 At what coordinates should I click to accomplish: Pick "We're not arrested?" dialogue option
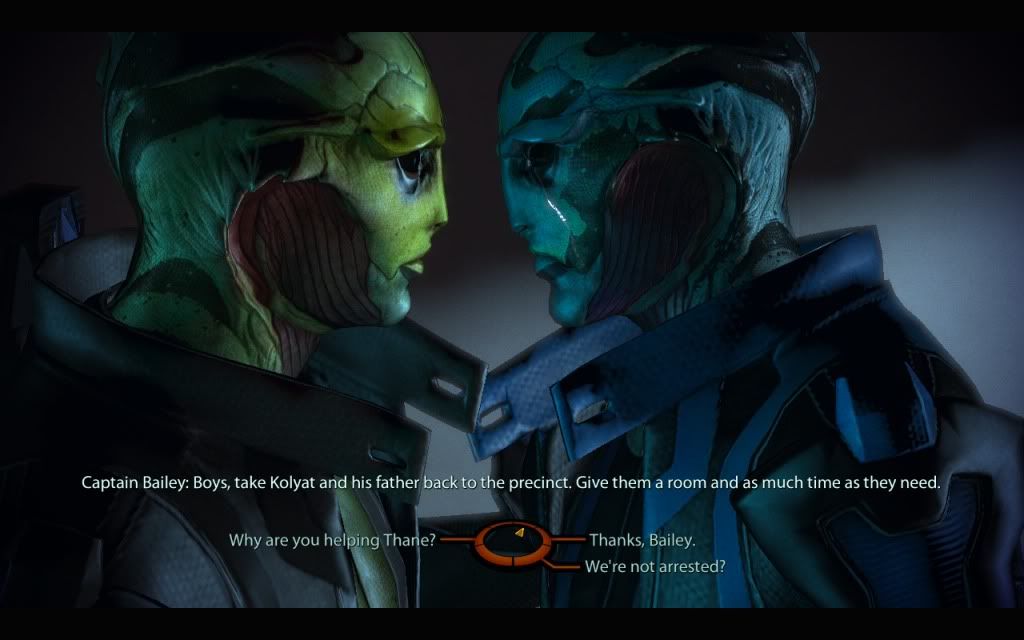655,567
